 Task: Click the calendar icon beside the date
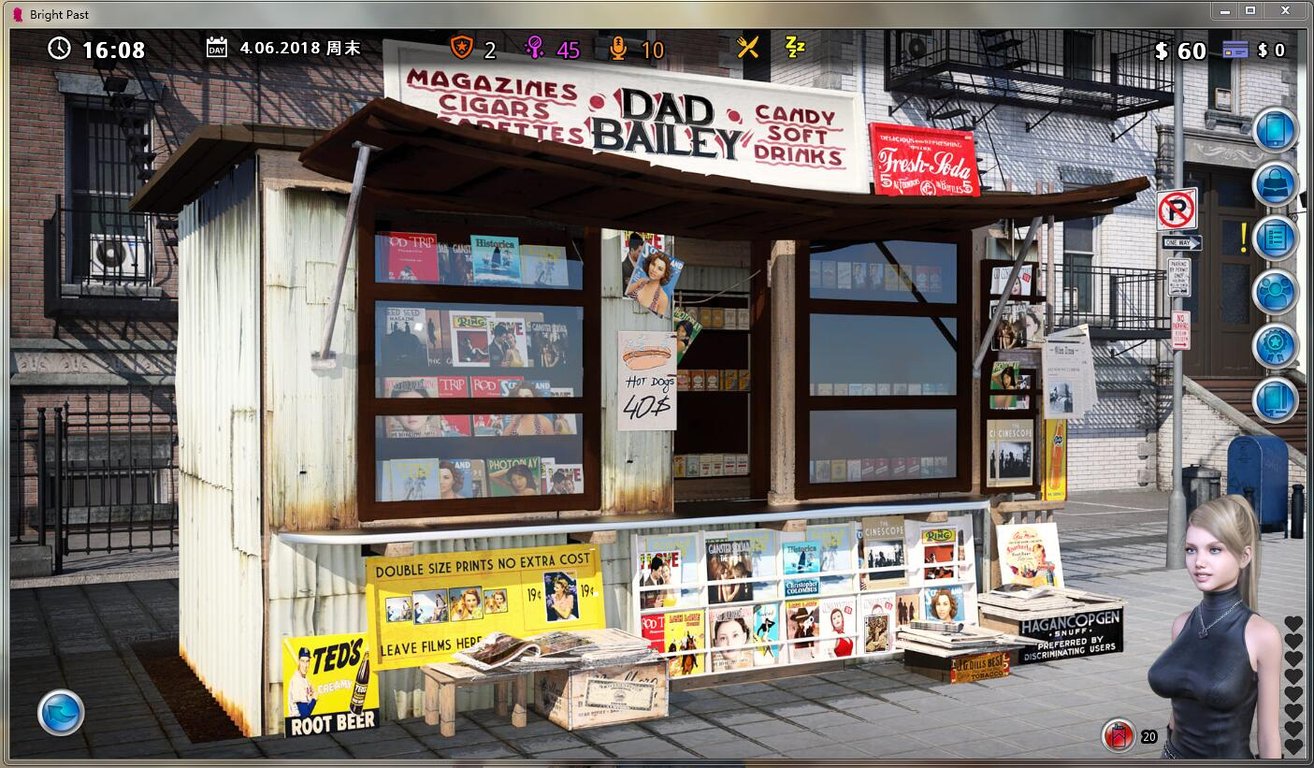click(216, 46)
